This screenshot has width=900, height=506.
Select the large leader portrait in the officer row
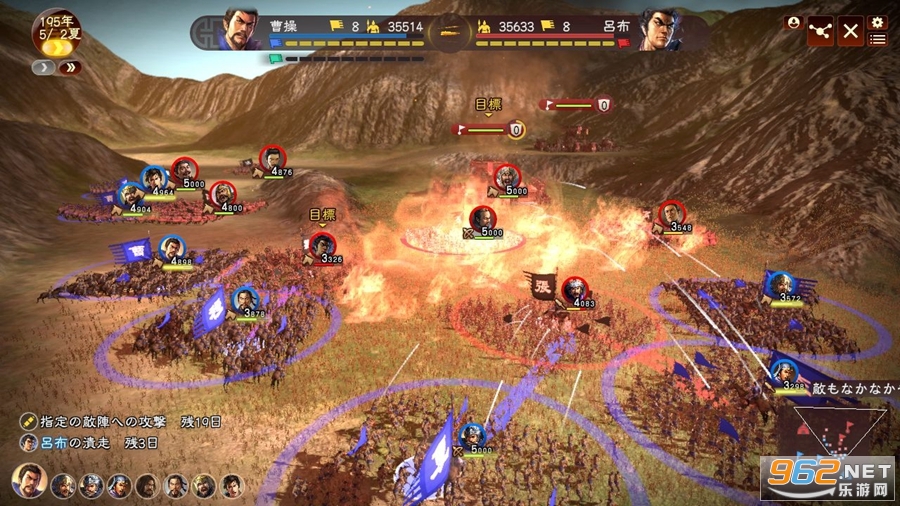[x=27, y=481]
